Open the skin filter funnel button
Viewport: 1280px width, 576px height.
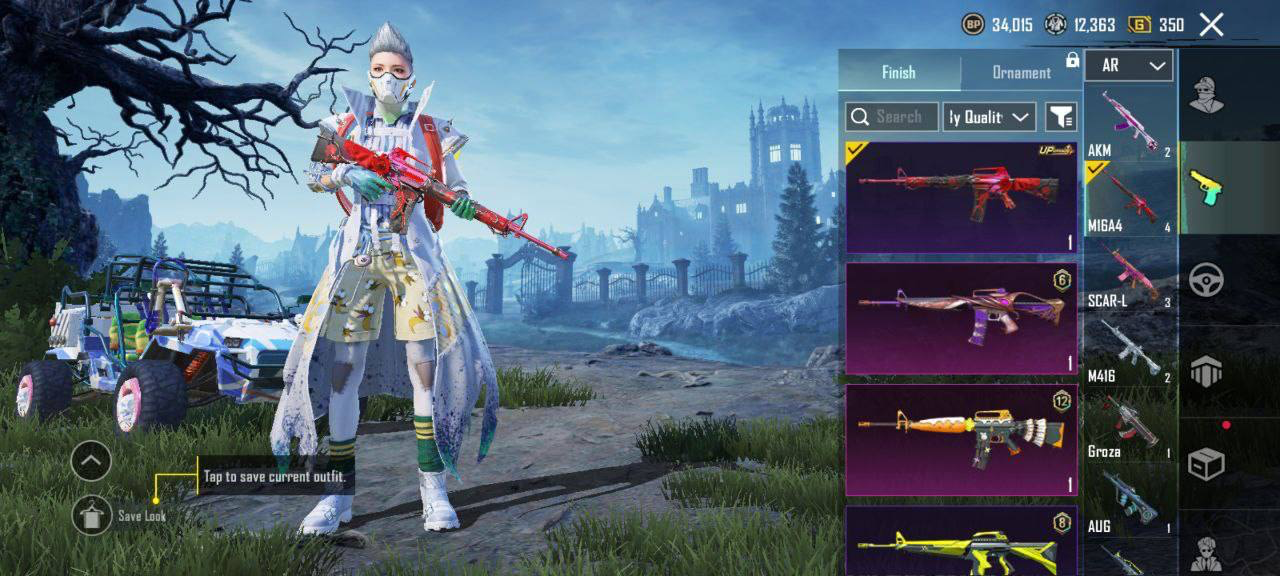point(1061,117)
